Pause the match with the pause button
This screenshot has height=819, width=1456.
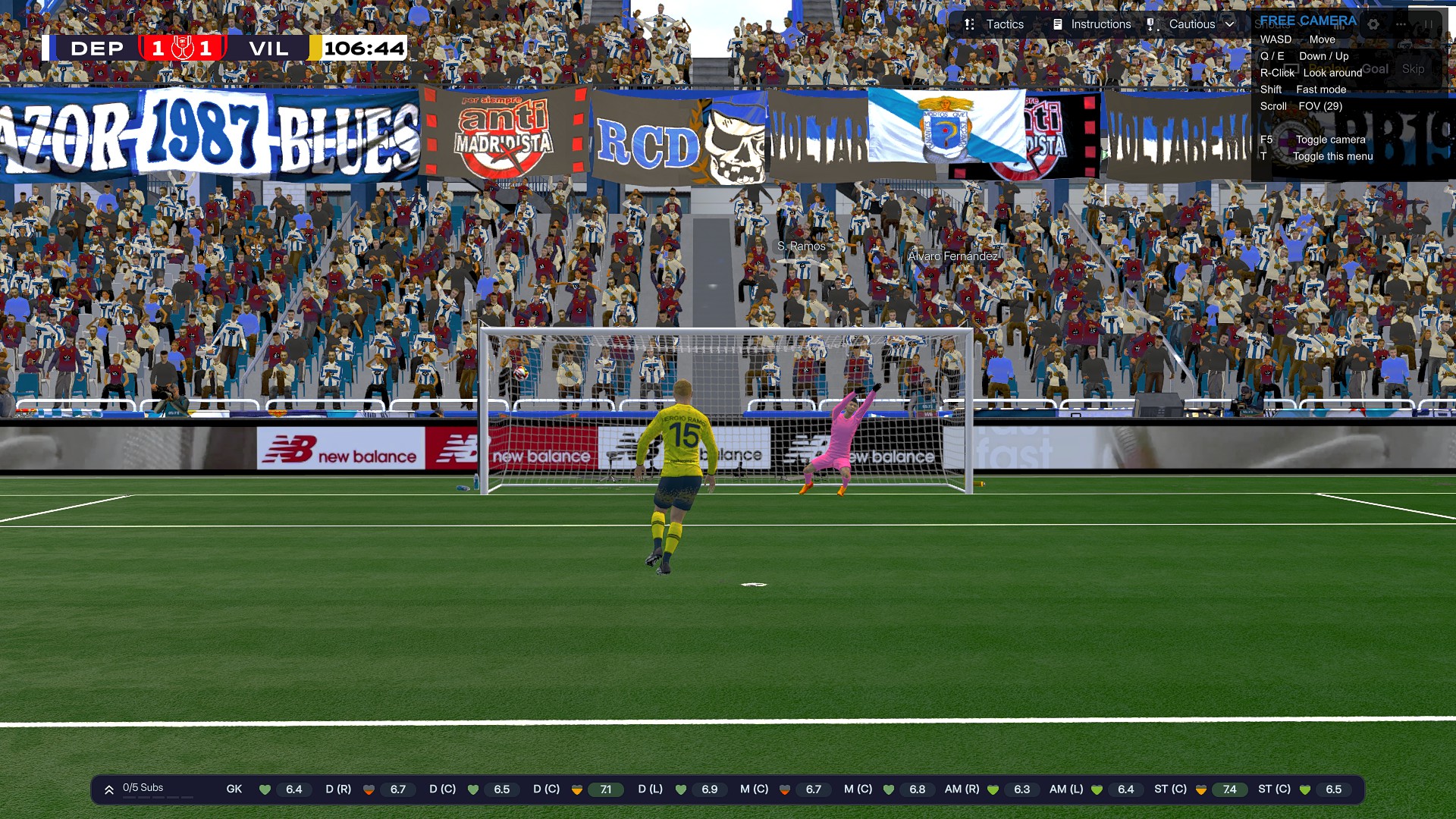(1429, 24)
